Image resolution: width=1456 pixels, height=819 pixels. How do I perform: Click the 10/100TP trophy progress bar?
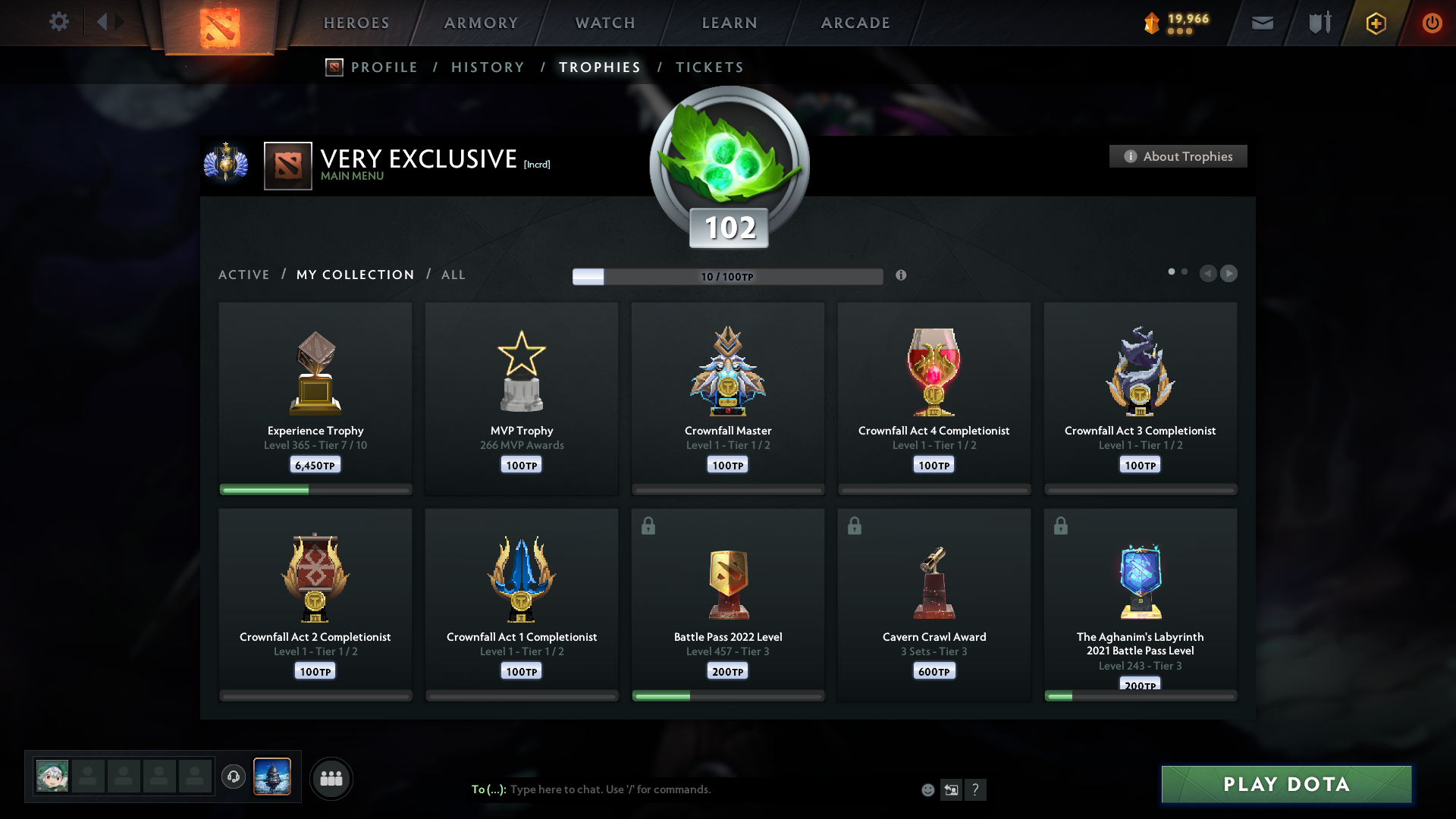pos(727,276)
